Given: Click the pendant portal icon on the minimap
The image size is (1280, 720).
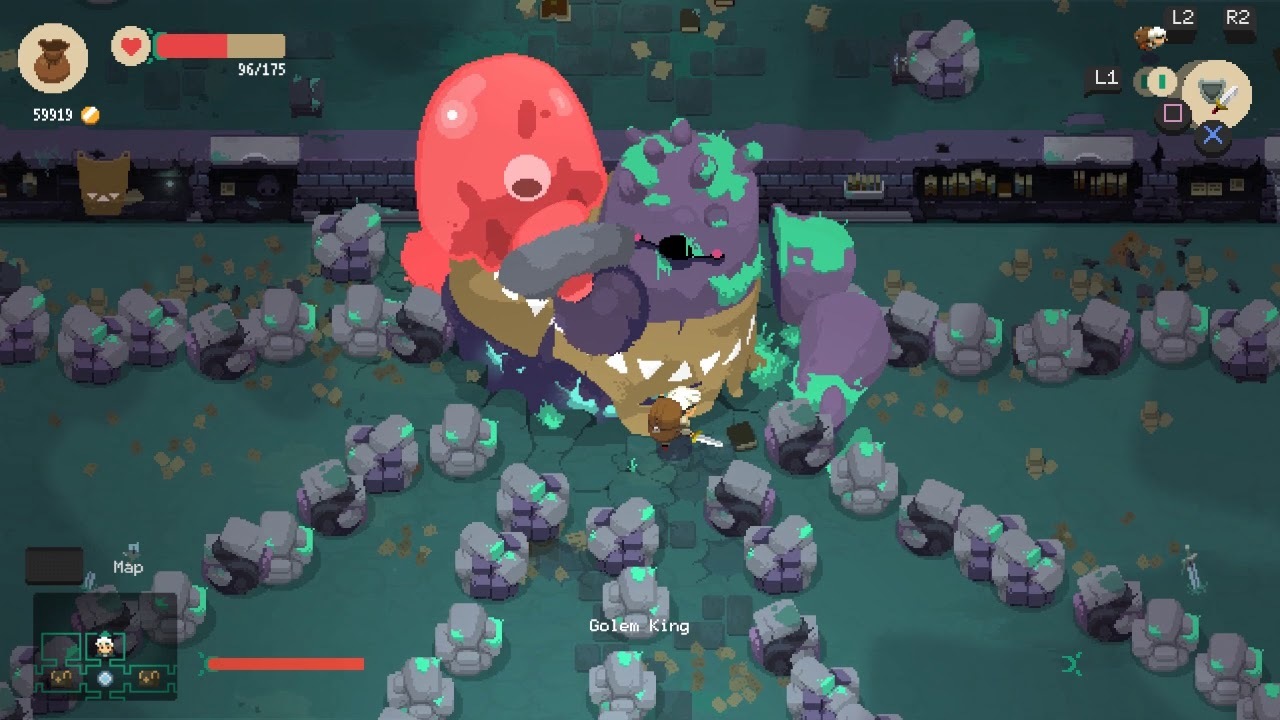Looking at the screenshot, I should 105,678.
